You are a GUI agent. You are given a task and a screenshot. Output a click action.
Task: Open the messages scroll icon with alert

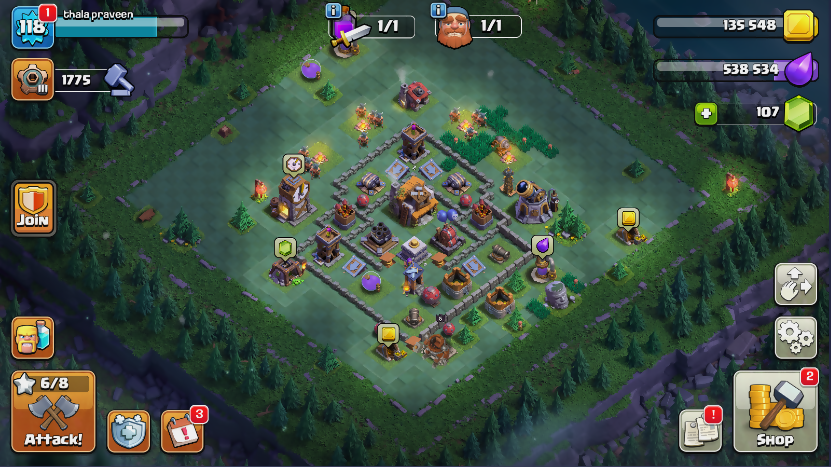coord(699,430)
